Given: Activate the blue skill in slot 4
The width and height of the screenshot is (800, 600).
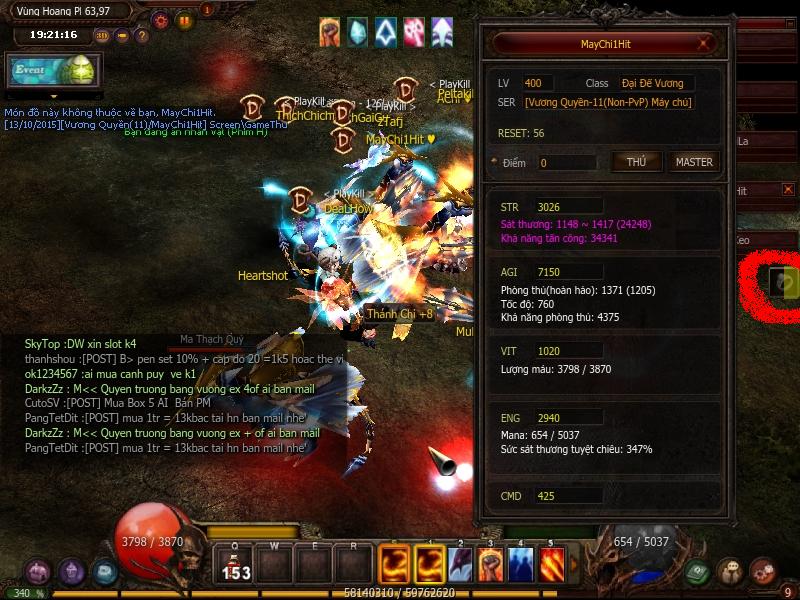Looking at the screenshot, I should click(x=521, y=563).
